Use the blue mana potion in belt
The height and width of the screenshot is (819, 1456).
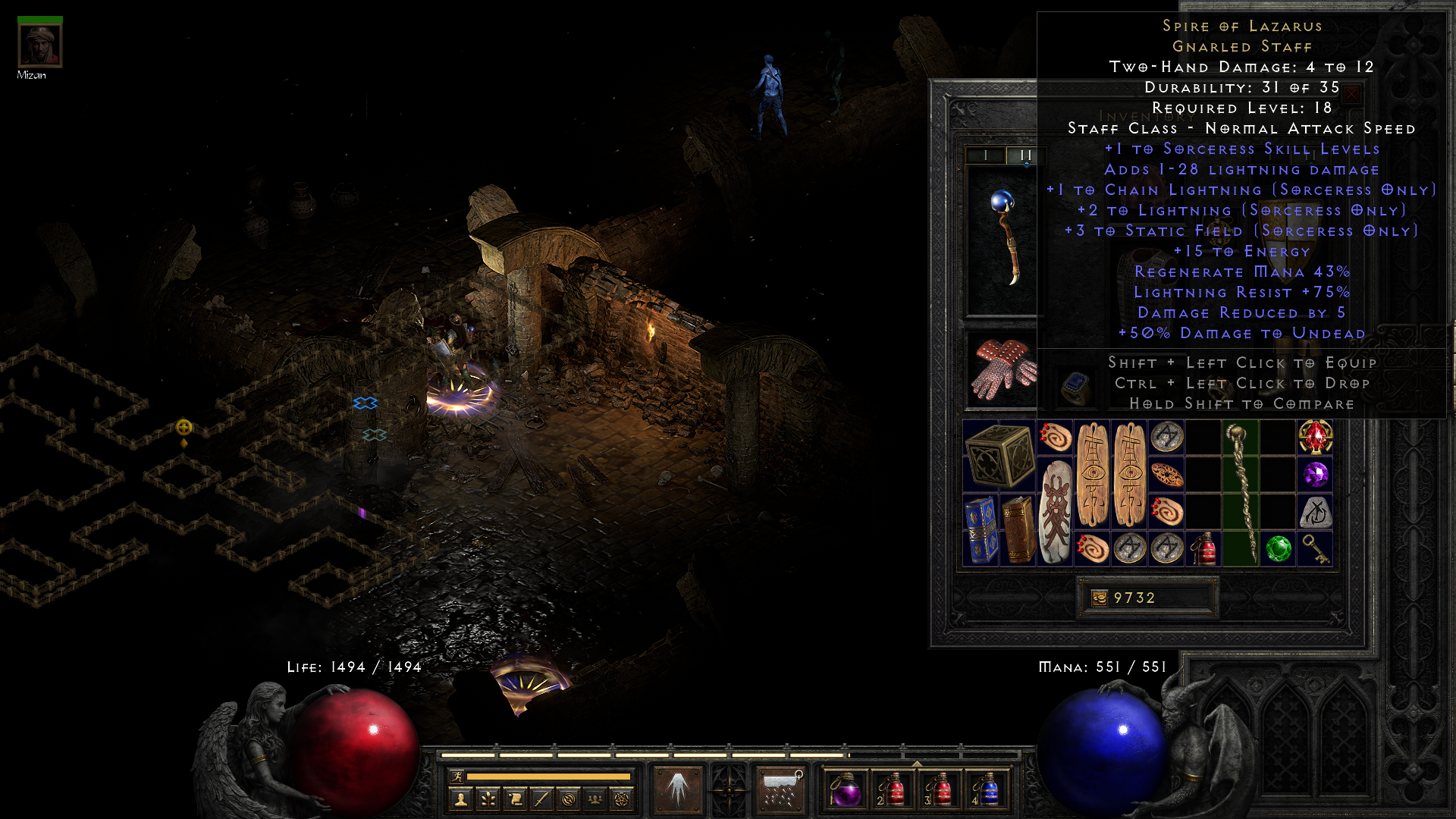(987, 789)
